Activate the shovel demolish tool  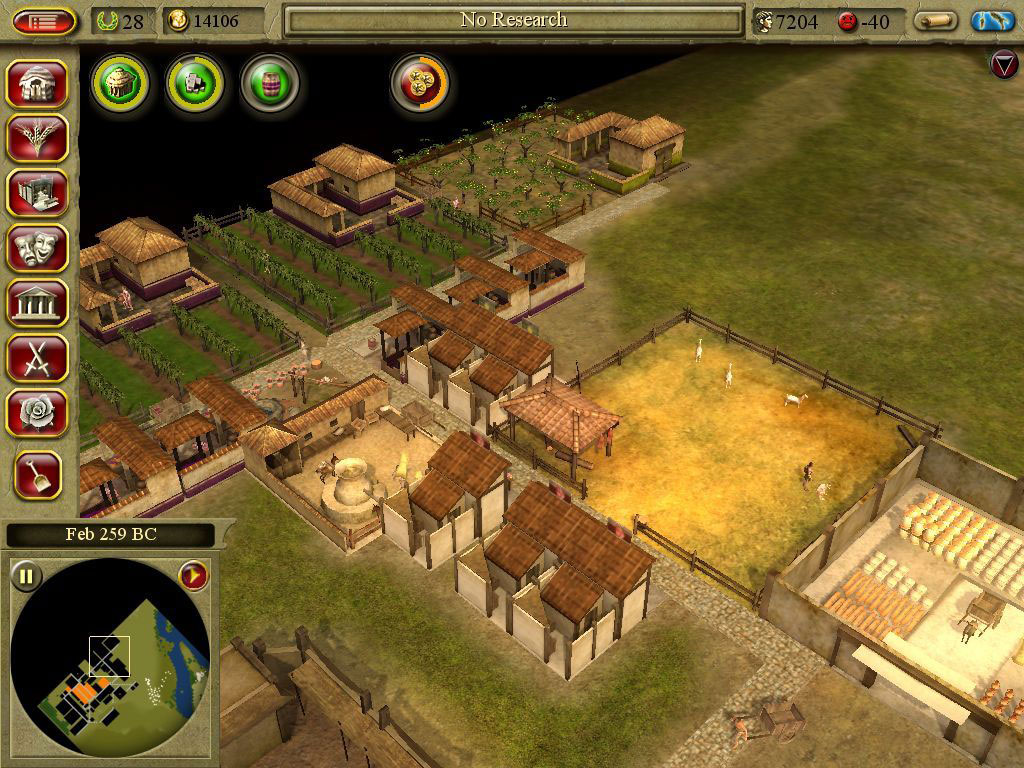click(x=39, y=474)
